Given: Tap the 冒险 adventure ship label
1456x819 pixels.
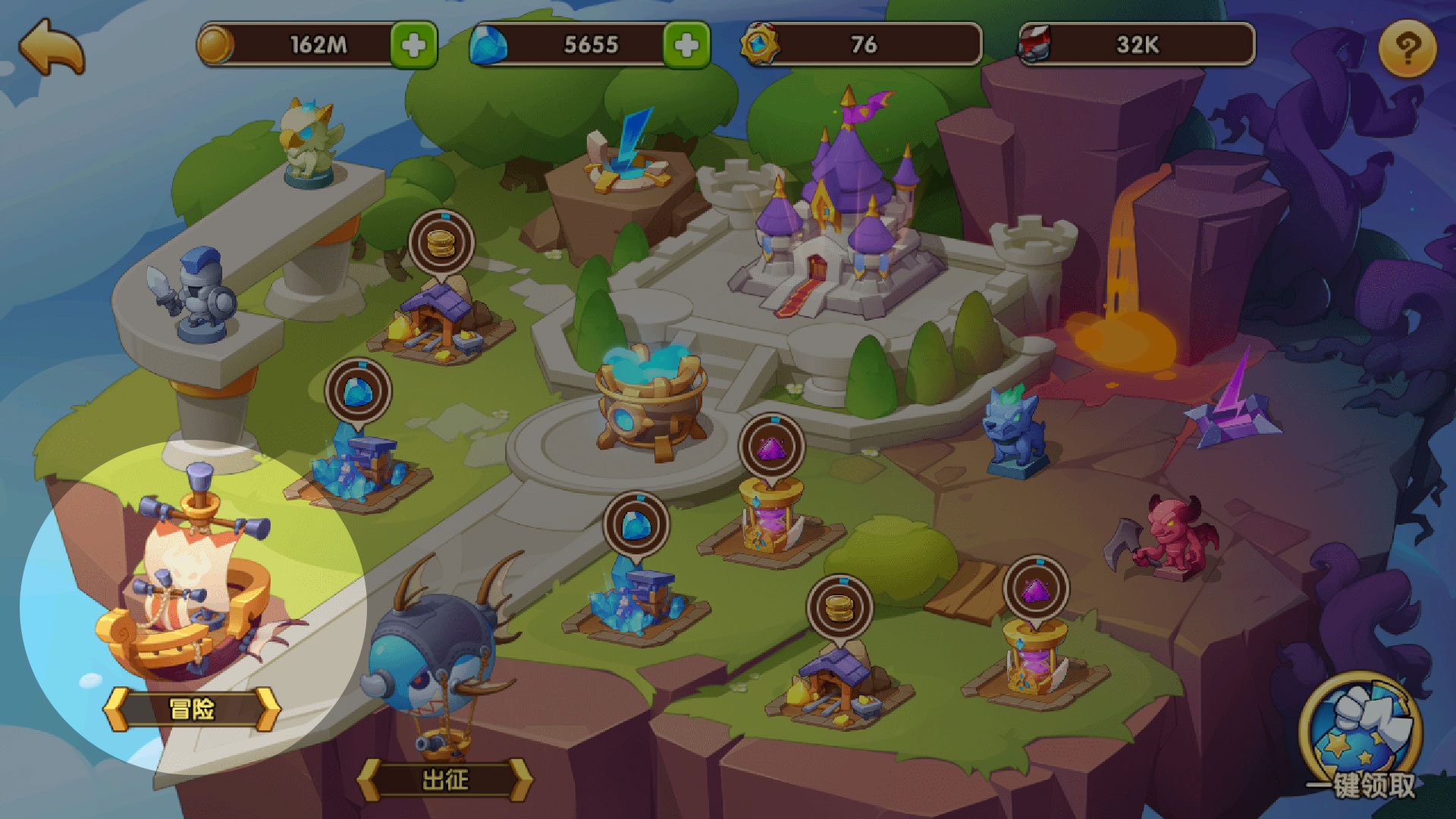Looking at the screenshot, I should tap(192, 710).
